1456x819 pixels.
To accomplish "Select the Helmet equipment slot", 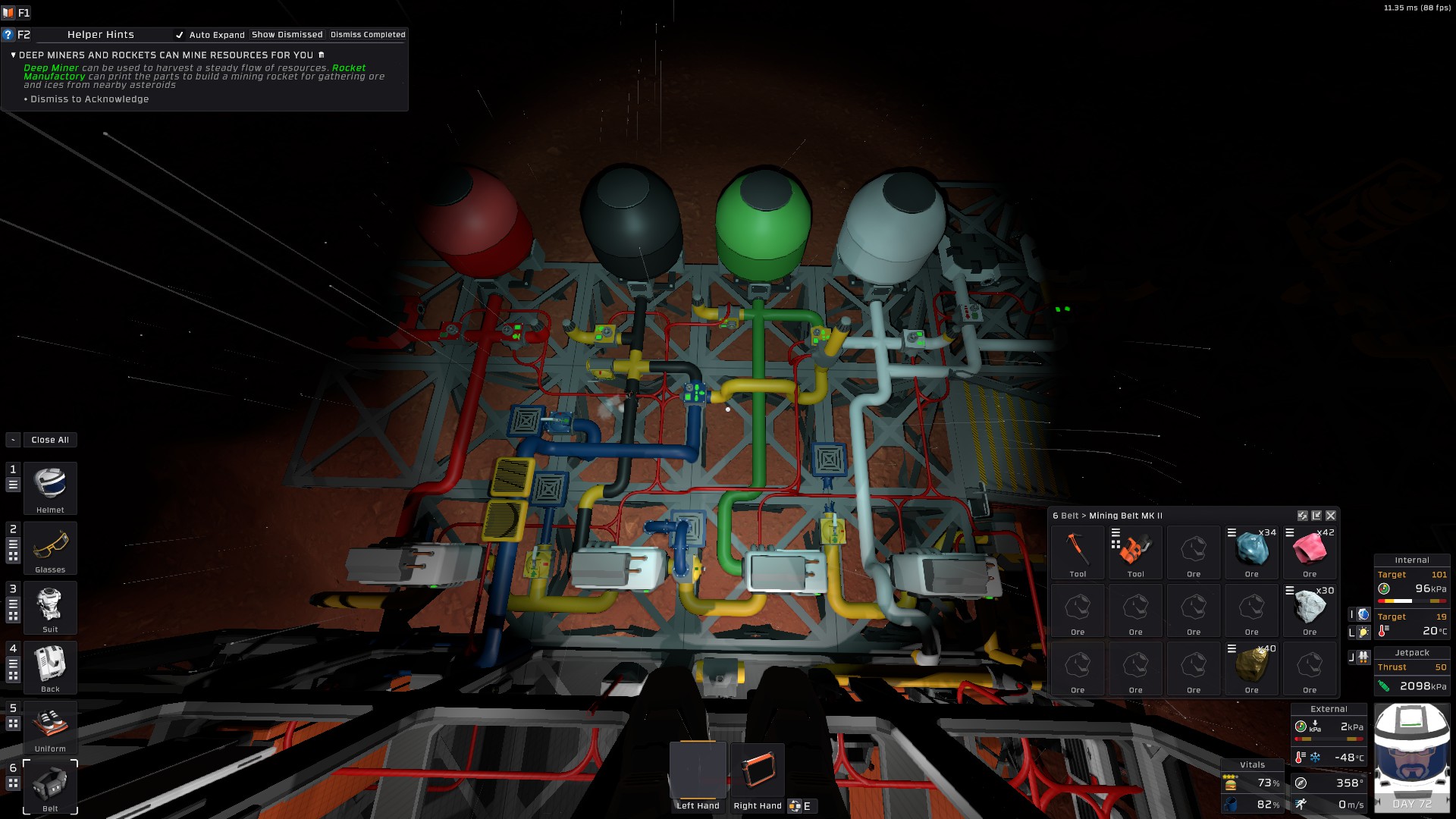I will pos(50,488).
